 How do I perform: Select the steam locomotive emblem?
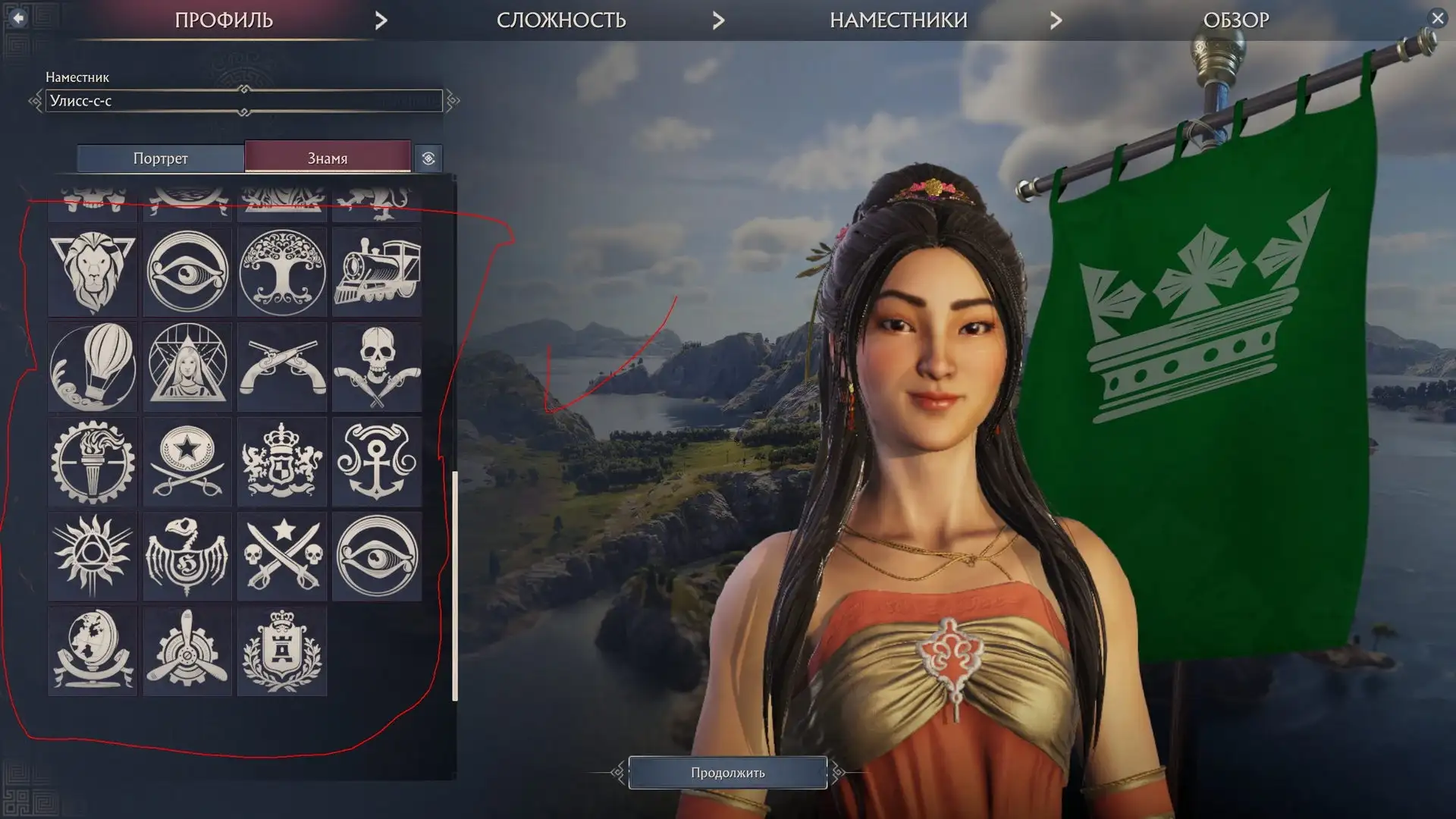tap(377, 271)
